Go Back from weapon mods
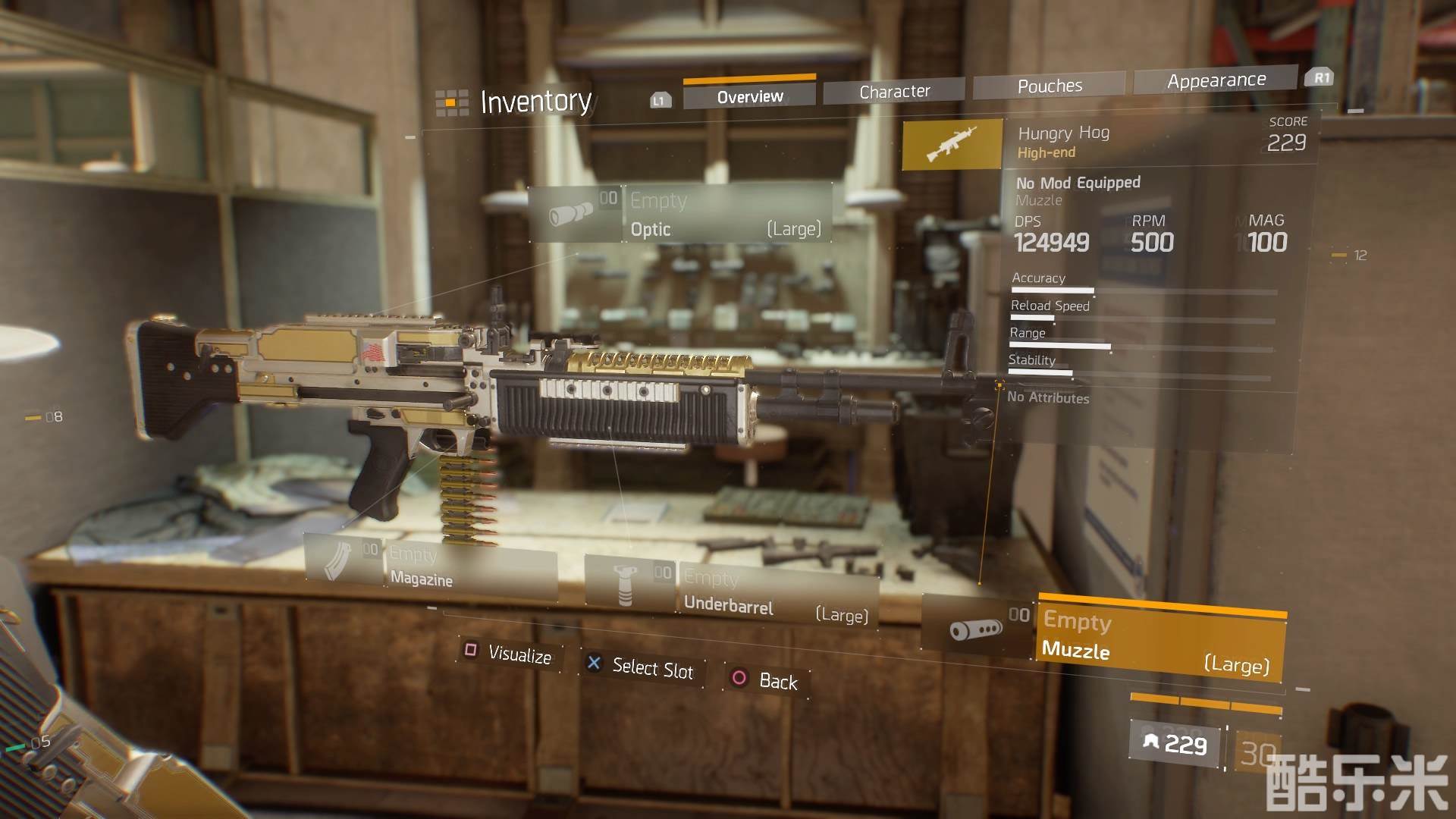Image resolution: width=1456 pixels, height=819 pixels. 766,679
